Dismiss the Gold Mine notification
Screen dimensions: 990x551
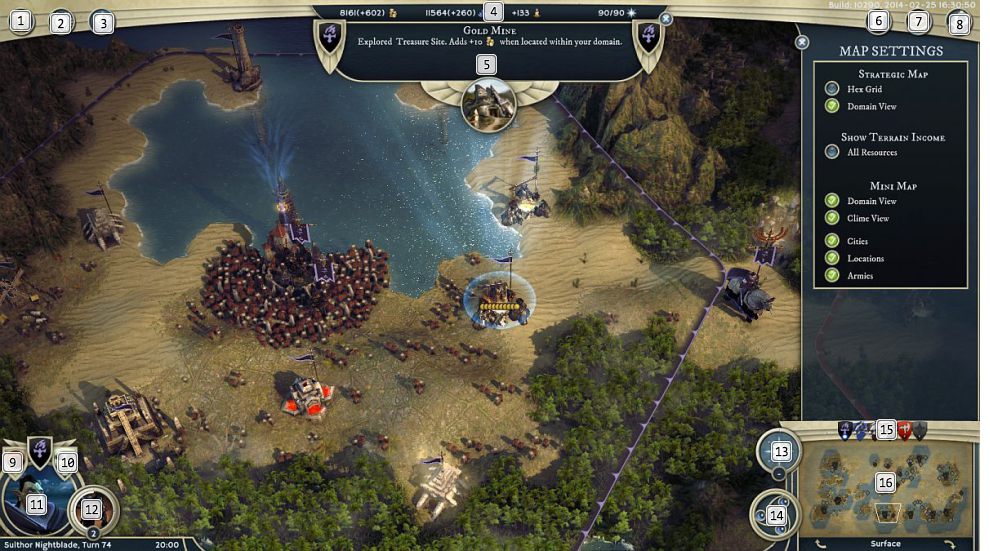click(666, 18)
